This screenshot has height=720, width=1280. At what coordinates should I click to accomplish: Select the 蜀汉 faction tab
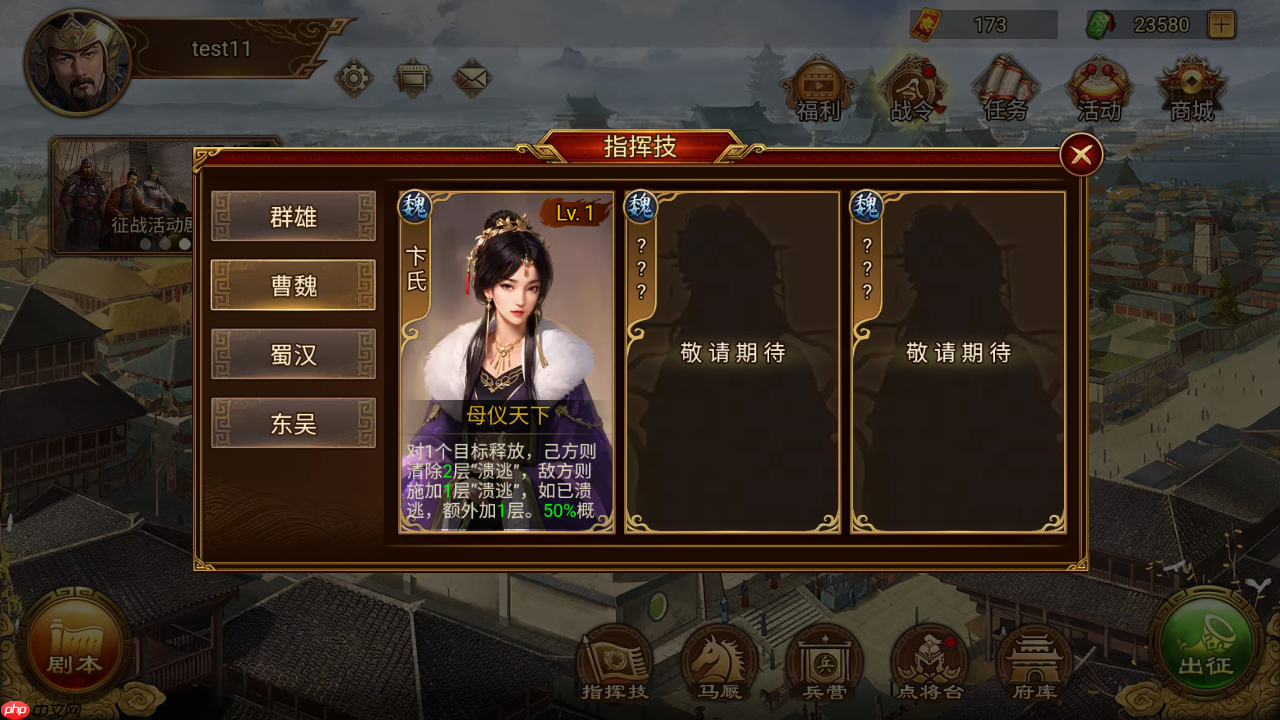pyautogui.click(x=293, y=353)
